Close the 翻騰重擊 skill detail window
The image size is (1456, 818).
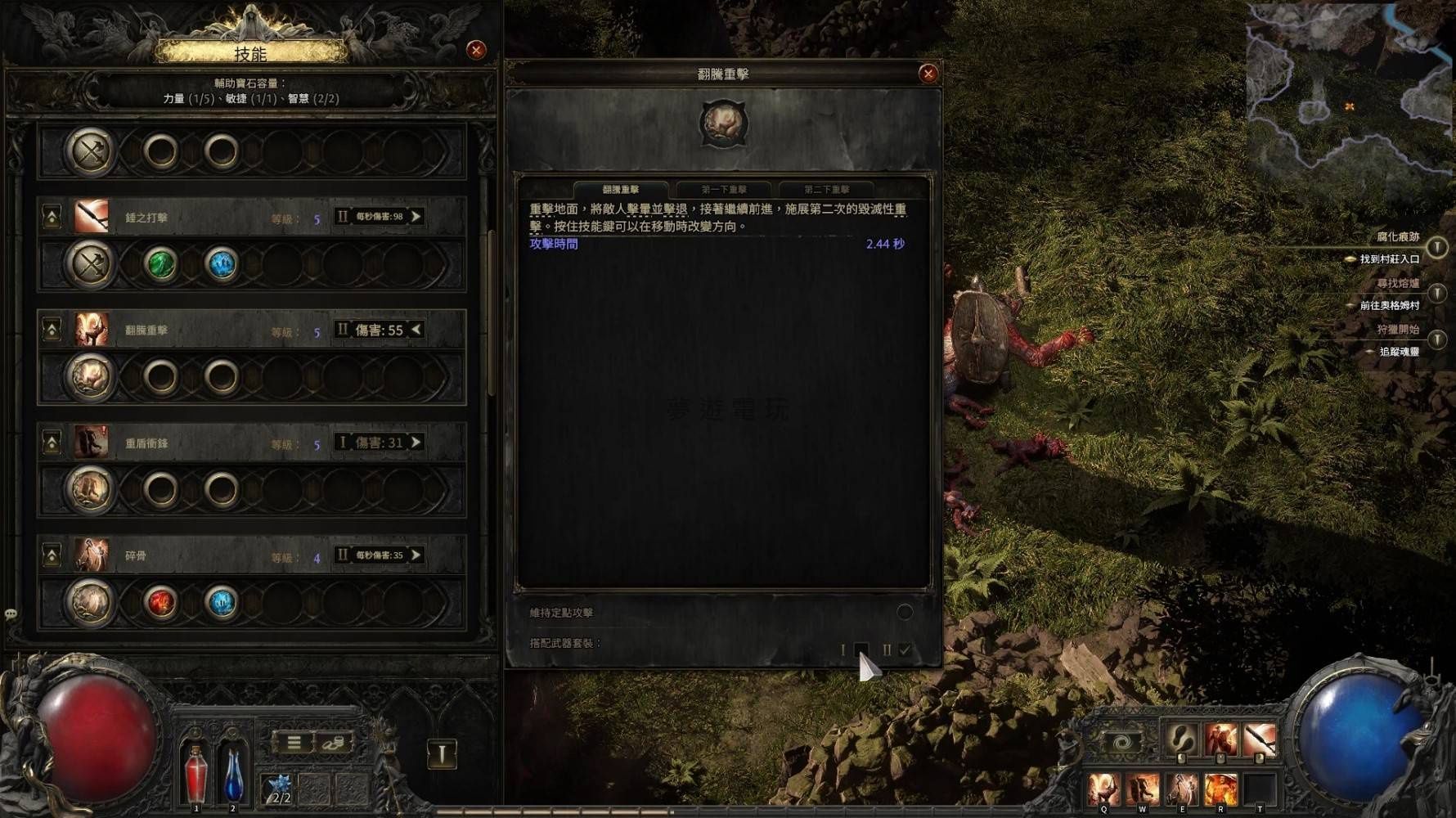pyautogui.click(x=928, y=74)
